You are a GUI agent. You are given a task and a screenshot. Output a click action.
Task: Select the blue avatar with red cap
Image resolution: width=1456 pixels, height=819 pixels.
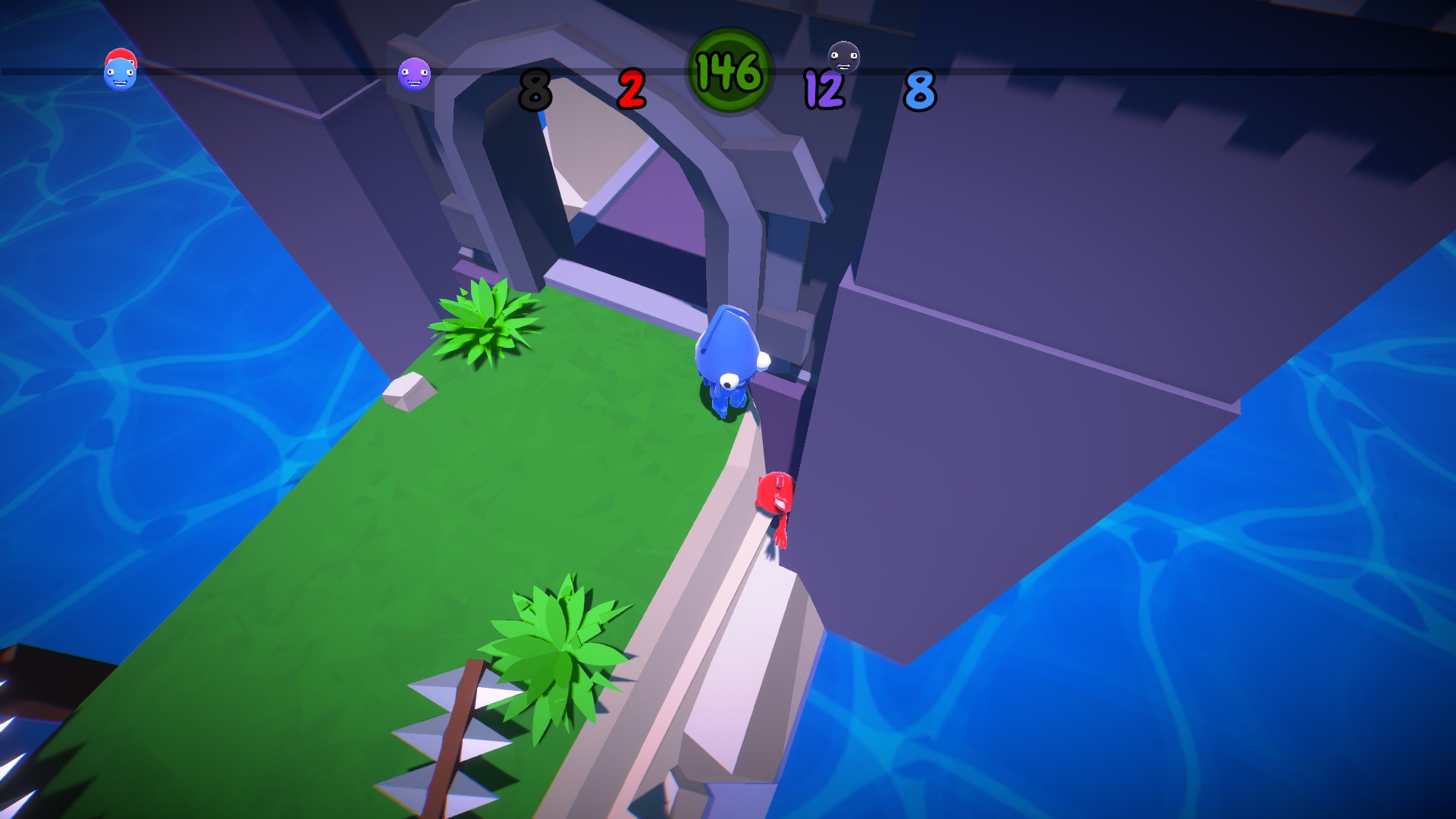click(121, 68)
